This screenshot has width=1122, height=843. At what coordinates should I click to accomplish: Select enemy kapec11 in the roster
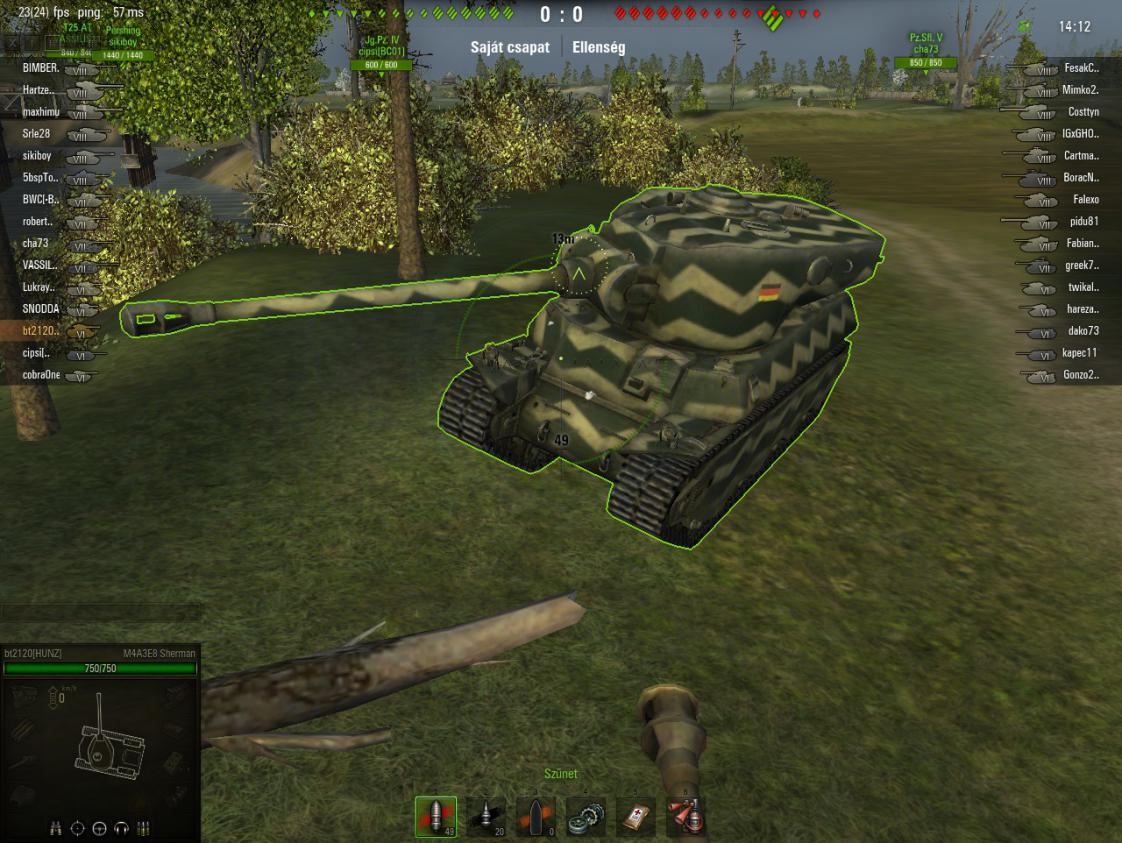pos(1081,353)
